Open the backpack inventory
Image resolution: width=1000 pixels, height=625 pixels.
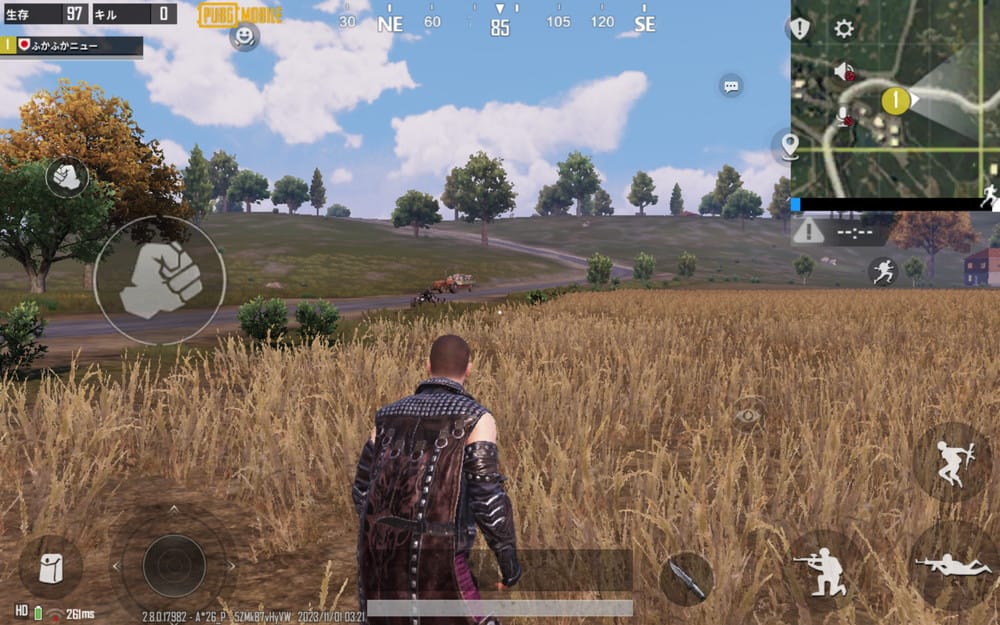[50, 567]
